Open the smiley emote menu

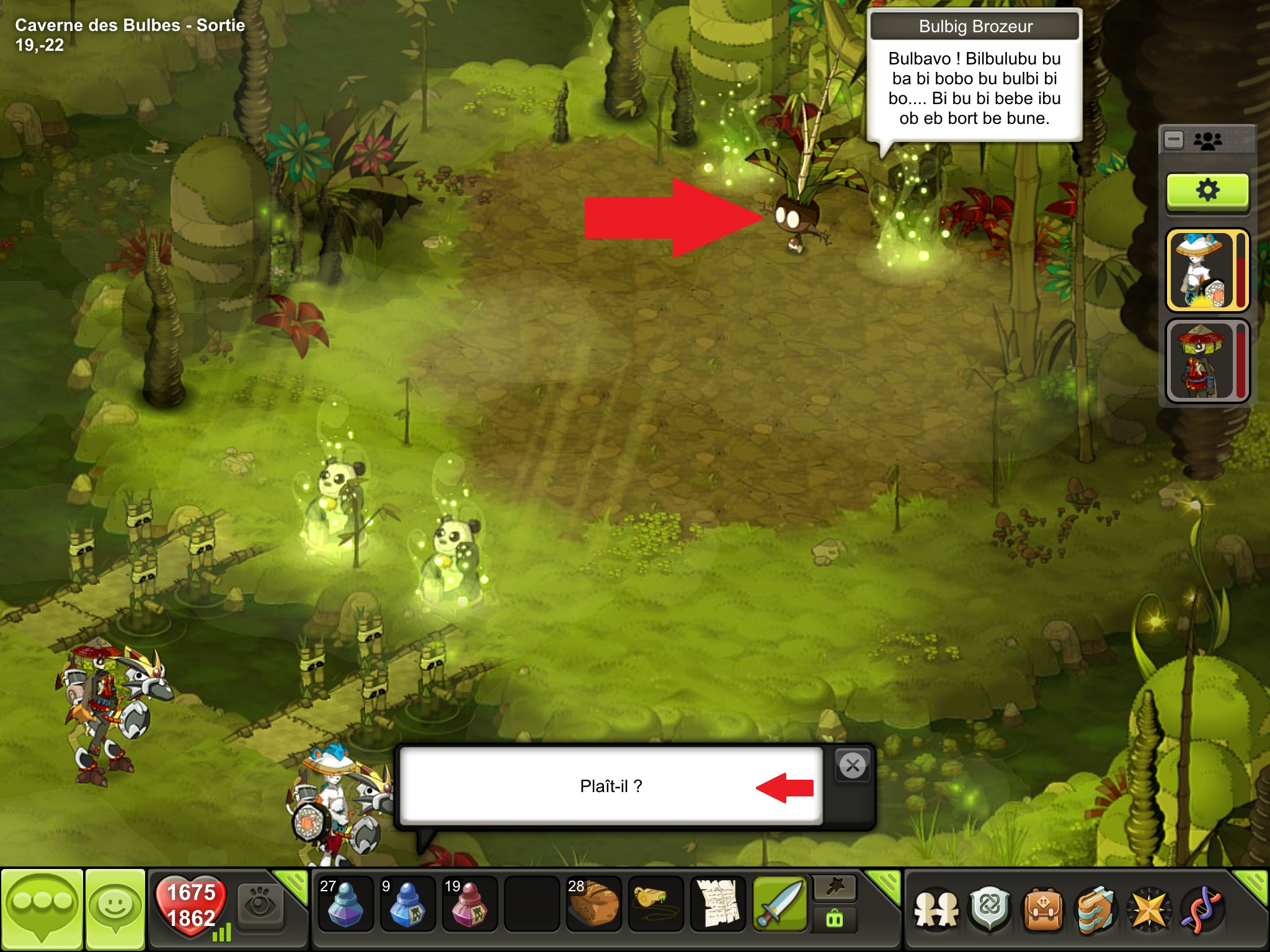(x=115, y=909)
